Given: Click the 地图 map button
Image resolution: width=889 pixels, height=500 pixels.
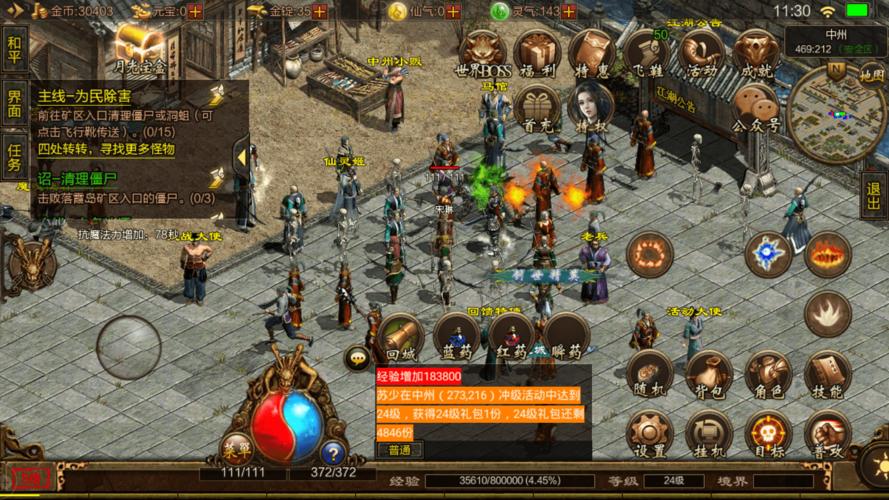Looking at the screenshot, I should 871,74.
